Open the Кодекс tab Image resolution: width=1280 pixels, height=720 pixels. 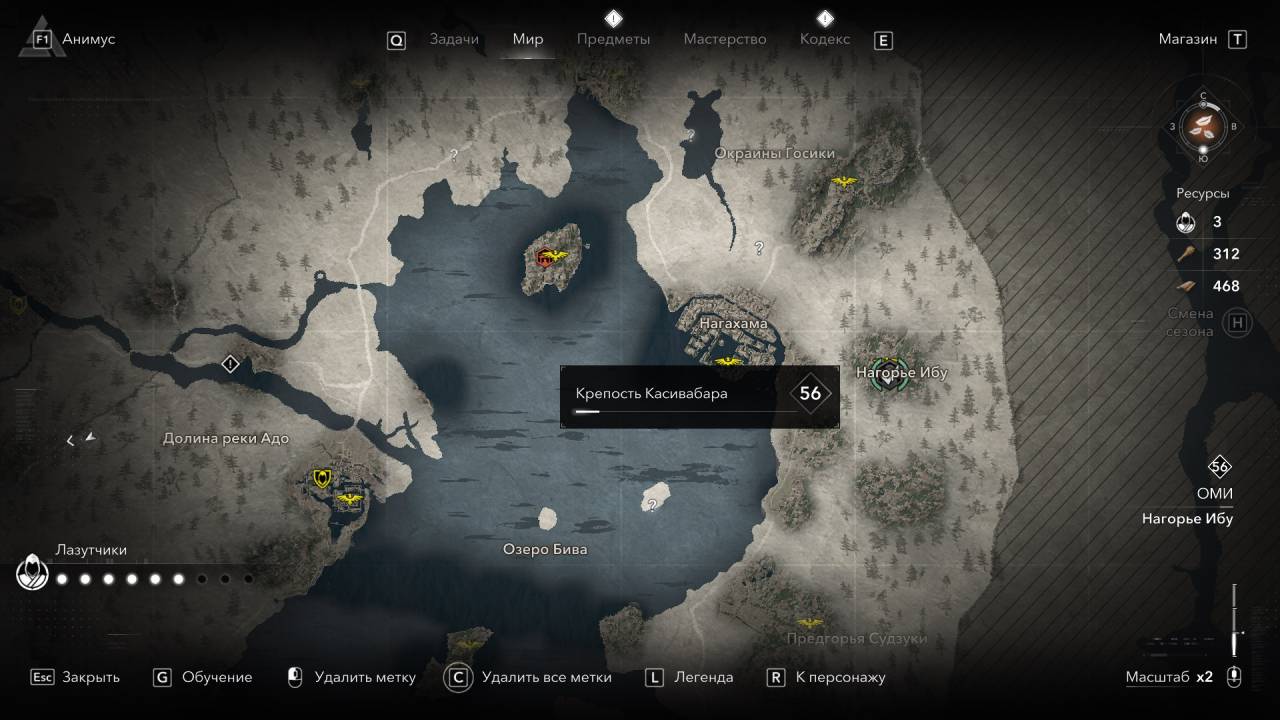tap(824, 39)
